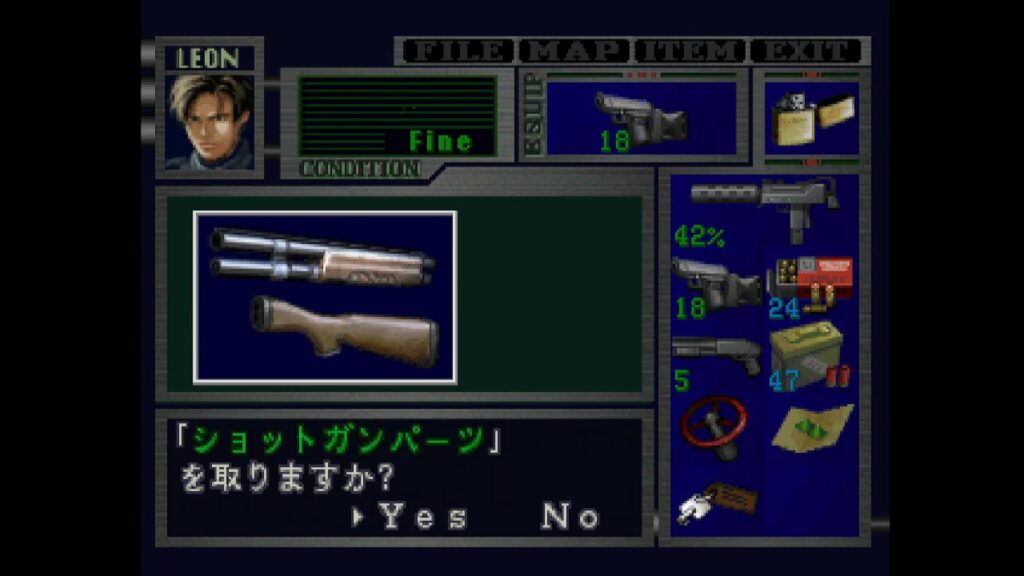Open the FILE menu

(456, 51)
